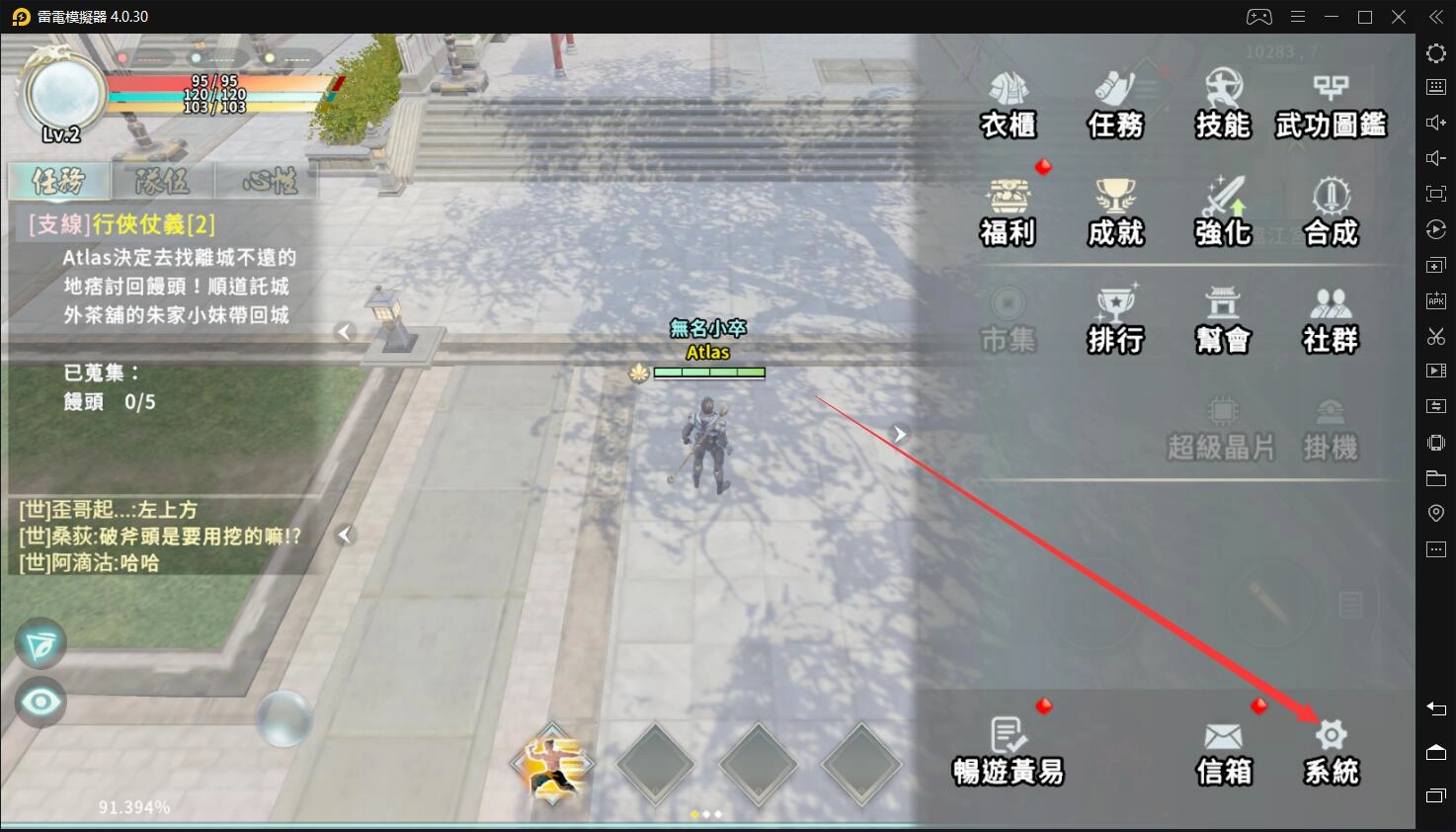This screenshot has width=1456, height=832.
Task: Open the 技能 skills panel
Action: point(1222,104)
